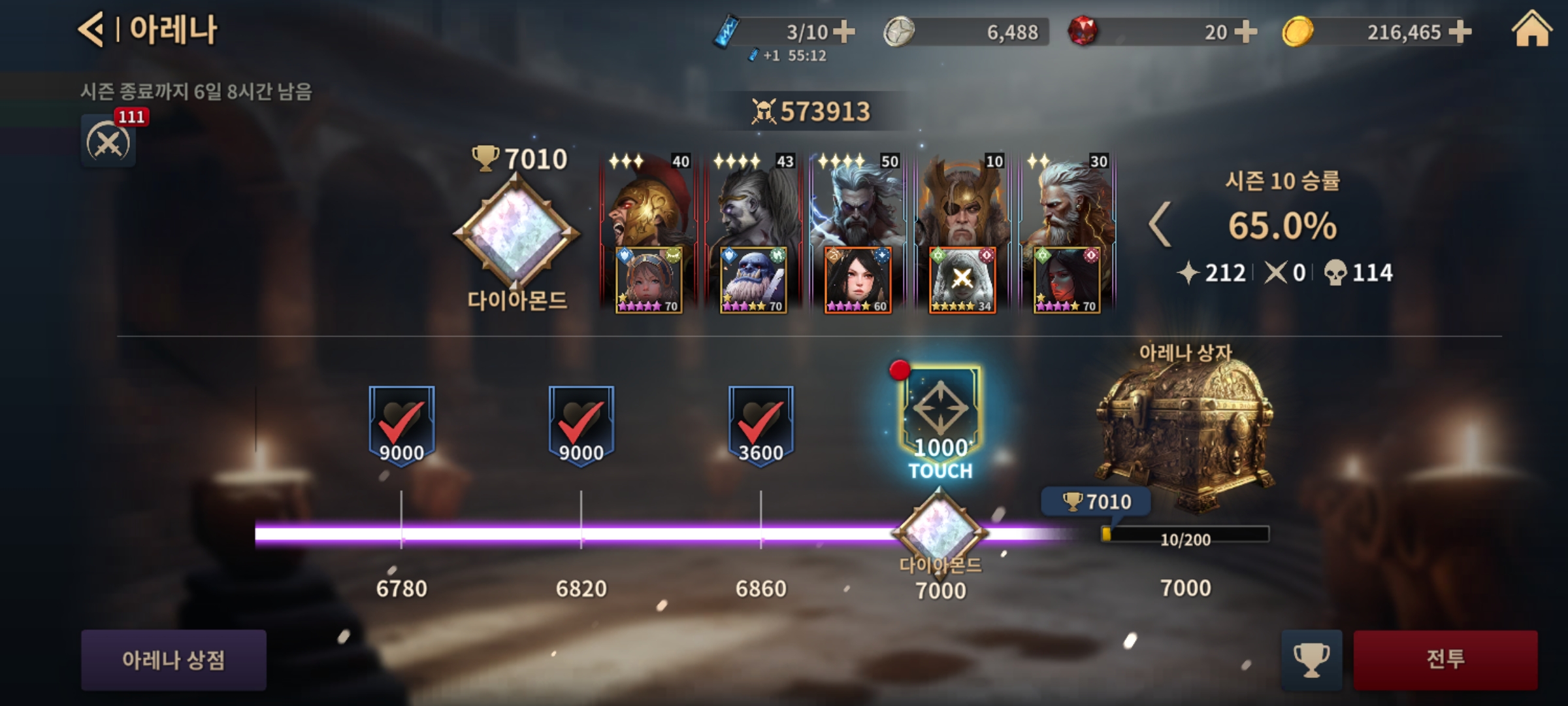The width and height of the screenshot is (1568, 706).
Task: Show previous season win rate arrow
Action: pyautogui.click(x=1160, y=225)
